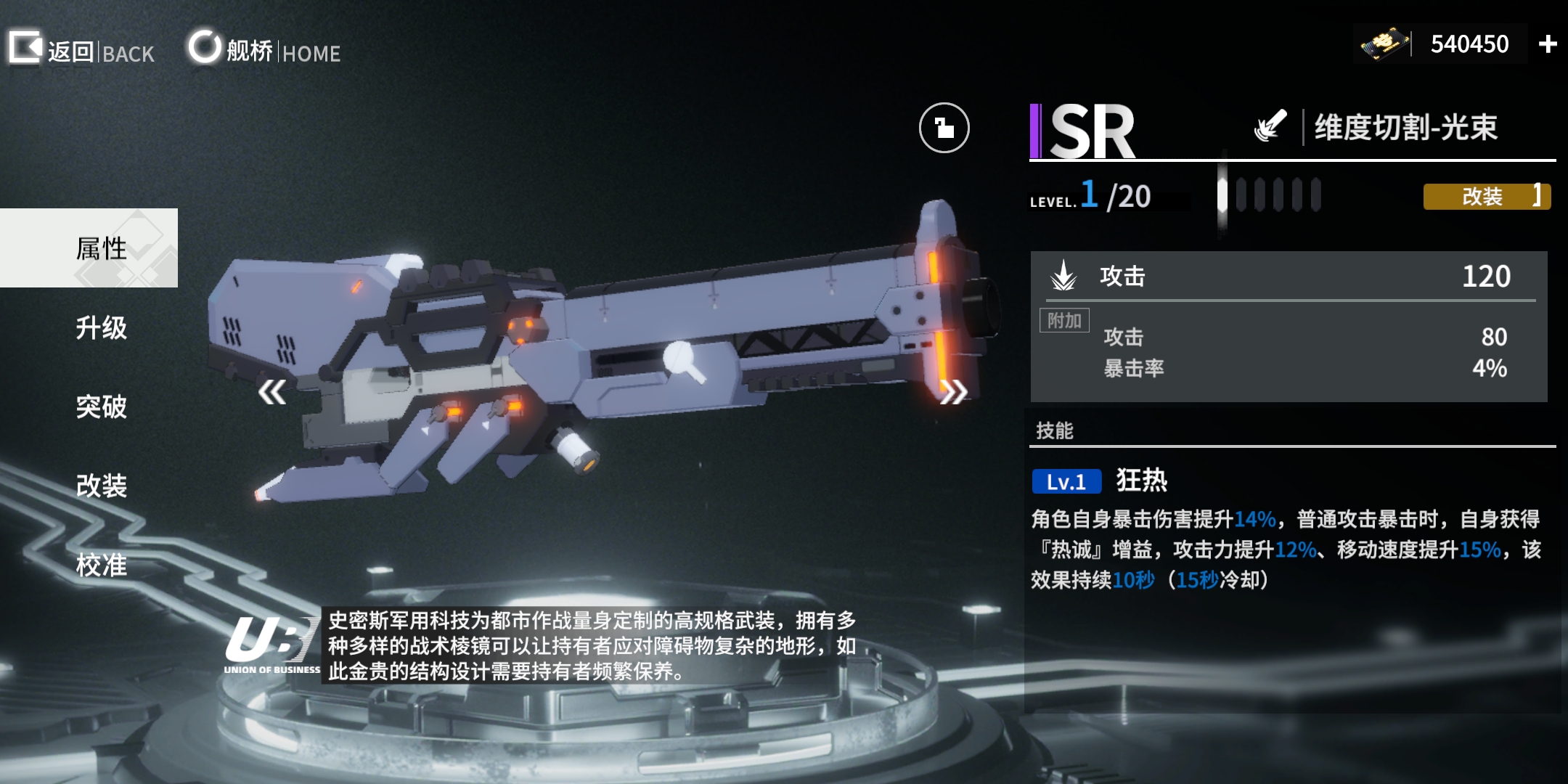Choose the 校准 calibration tab
The image size is (1568, 784).
(101, 565)
